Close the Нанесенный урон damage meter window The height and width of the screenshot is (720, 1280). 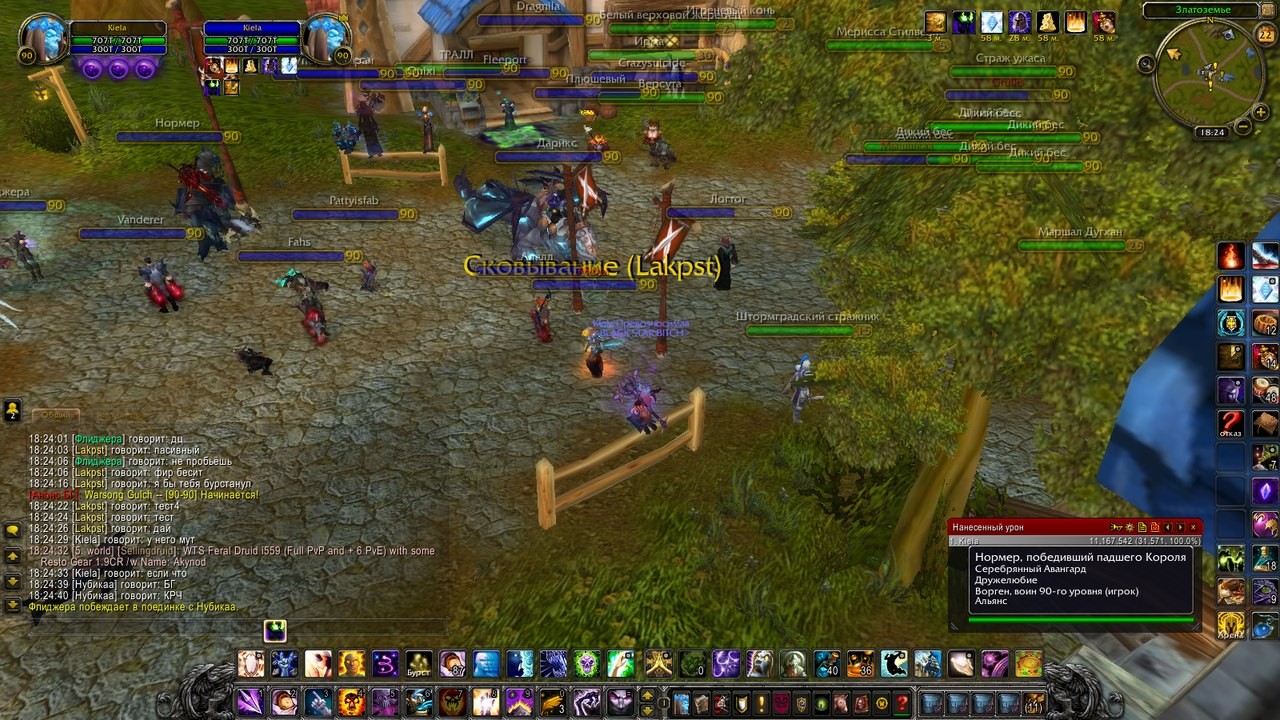pyautogui.click(x=1193, y=527)
